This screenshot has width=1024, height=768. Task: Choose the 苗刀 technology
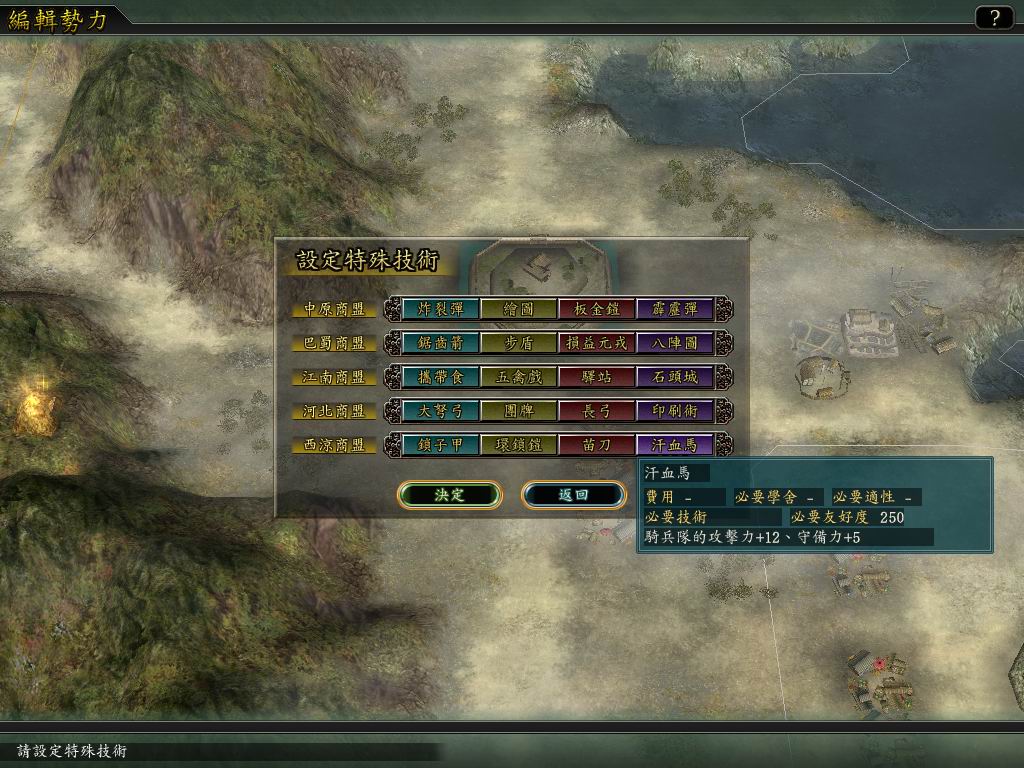(596, 445)
